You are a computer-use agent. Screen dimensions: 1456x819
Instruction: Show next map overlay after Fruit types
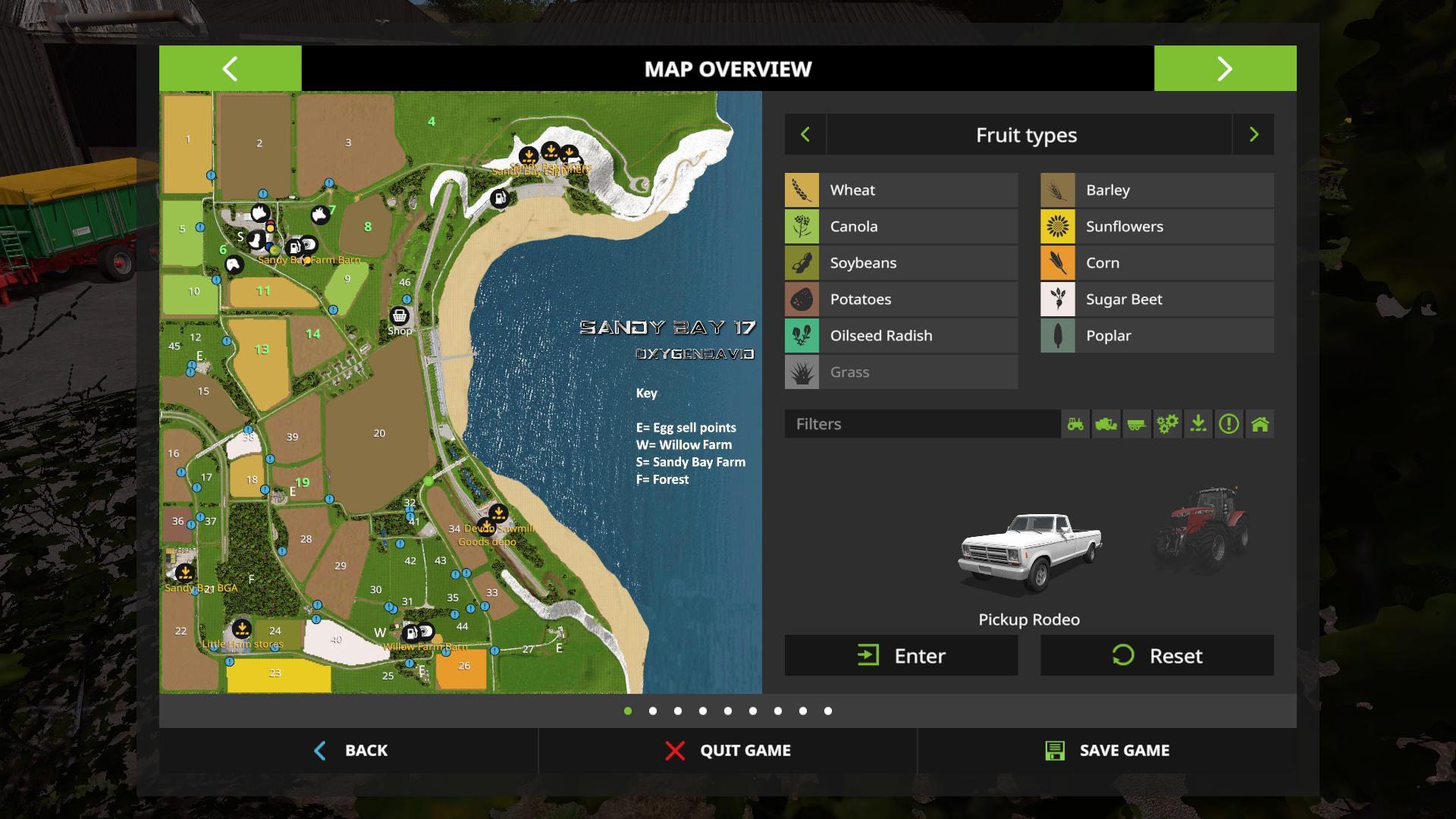point(1254,135)
